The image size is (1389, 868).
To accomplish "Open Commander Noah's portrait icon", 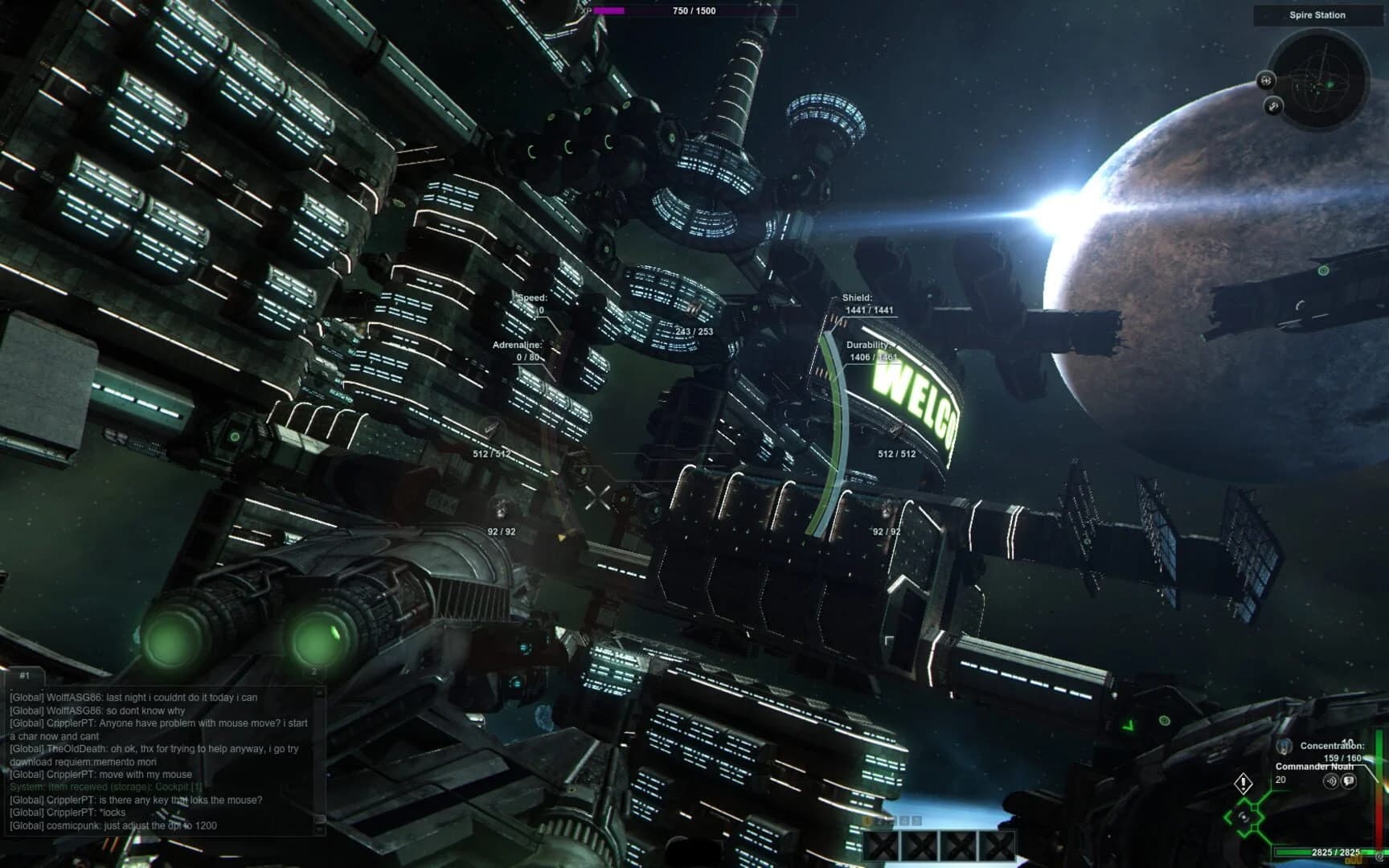I will tap(1284, 747).
